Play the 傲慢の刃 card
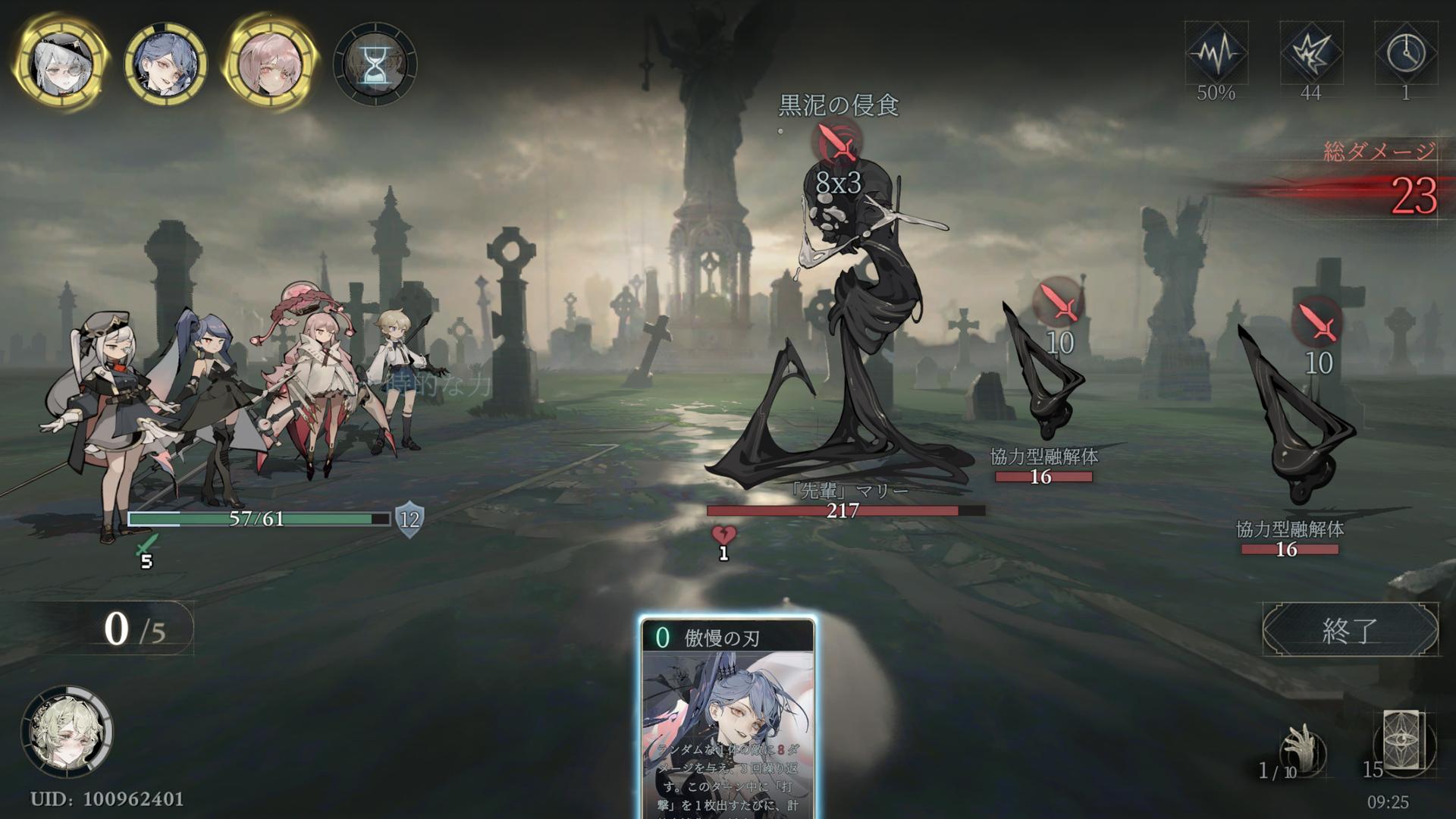Viewport: 1456px width, 819px height. (728, 717)
